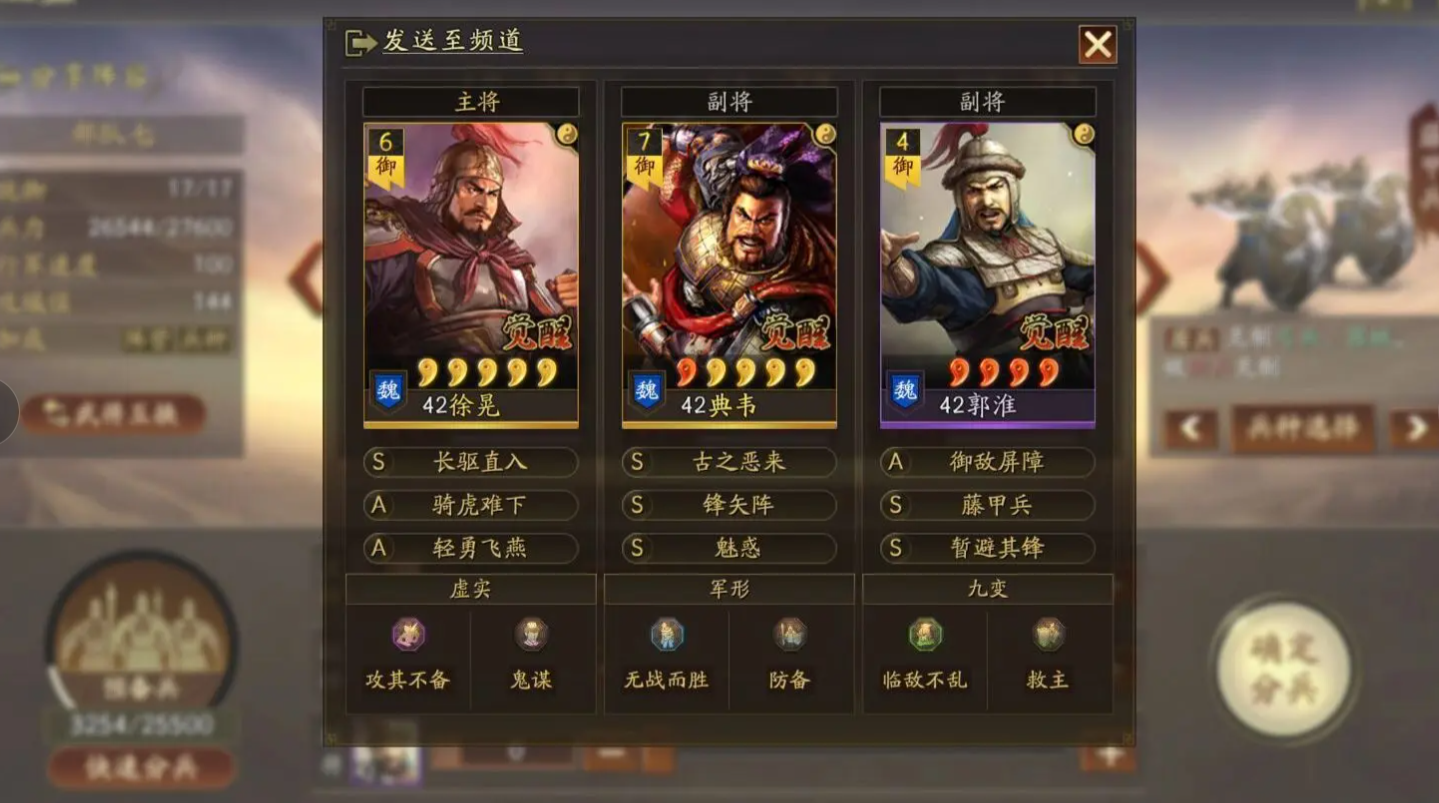Select the 临敌不乱 tactic icon

925,632
